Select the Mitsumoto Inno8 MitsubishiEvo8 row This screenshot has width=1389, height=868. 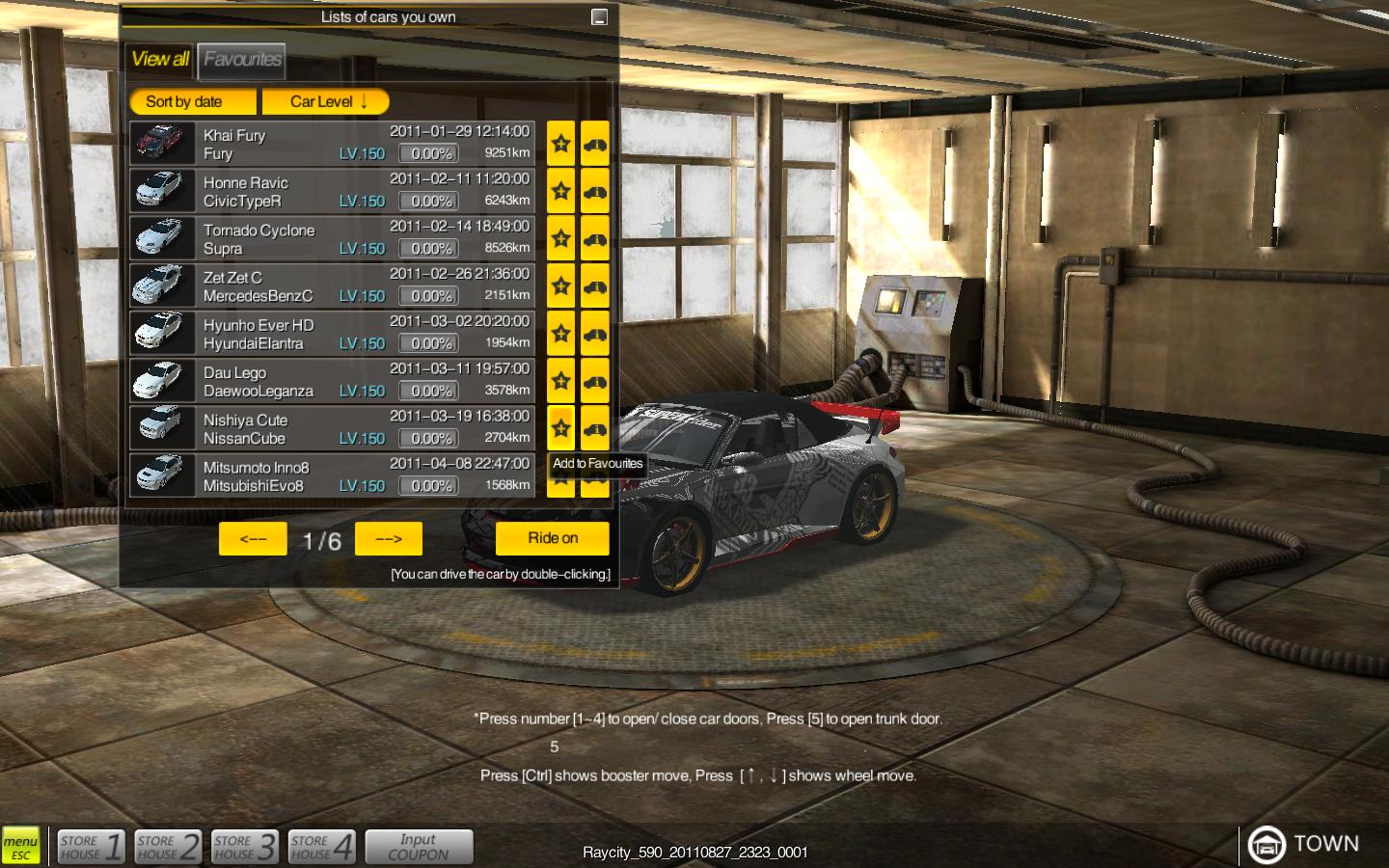pos(332,475)
